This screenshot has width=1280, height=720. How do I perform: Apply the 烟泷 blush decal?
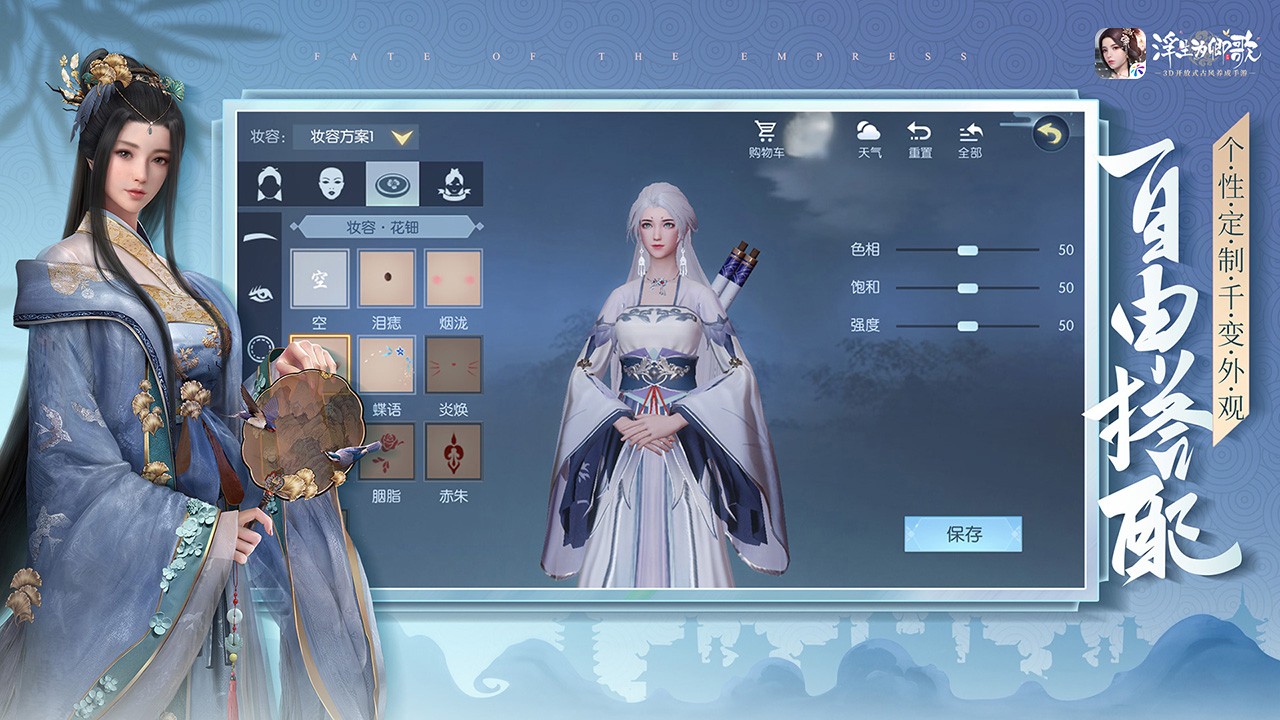coord(453,278)
